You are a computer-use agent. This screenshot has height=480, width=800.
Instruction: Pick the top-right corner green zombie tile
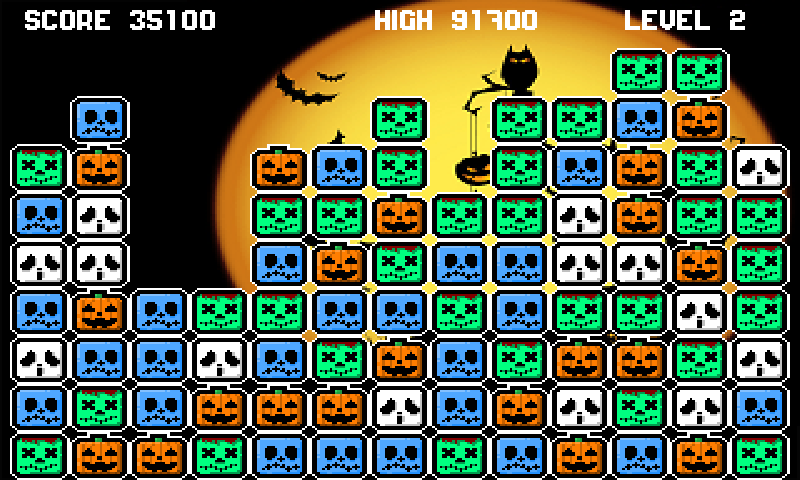(700, 71)
